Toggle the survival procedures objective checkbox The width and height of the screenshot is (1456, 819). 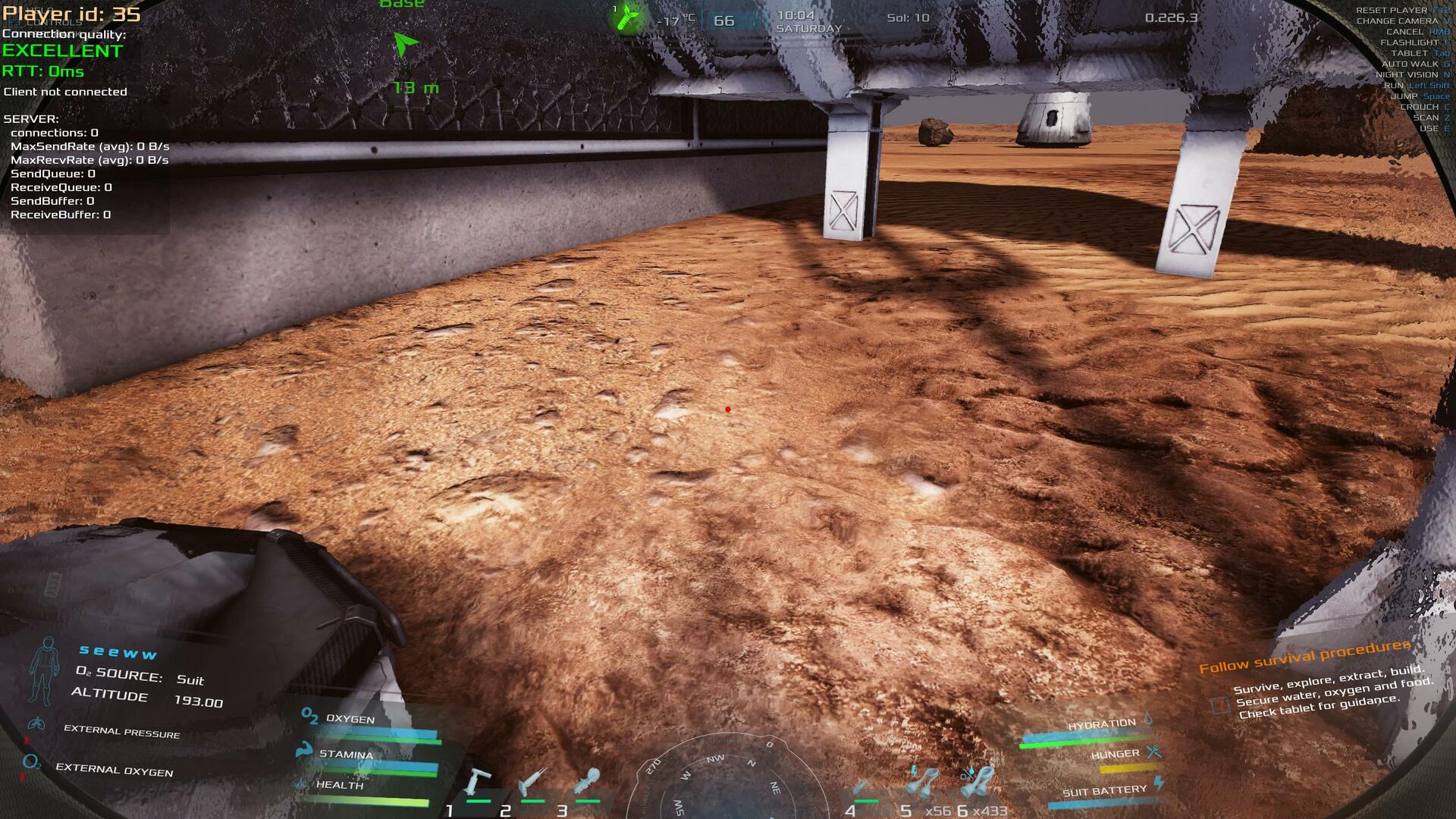1219,704
